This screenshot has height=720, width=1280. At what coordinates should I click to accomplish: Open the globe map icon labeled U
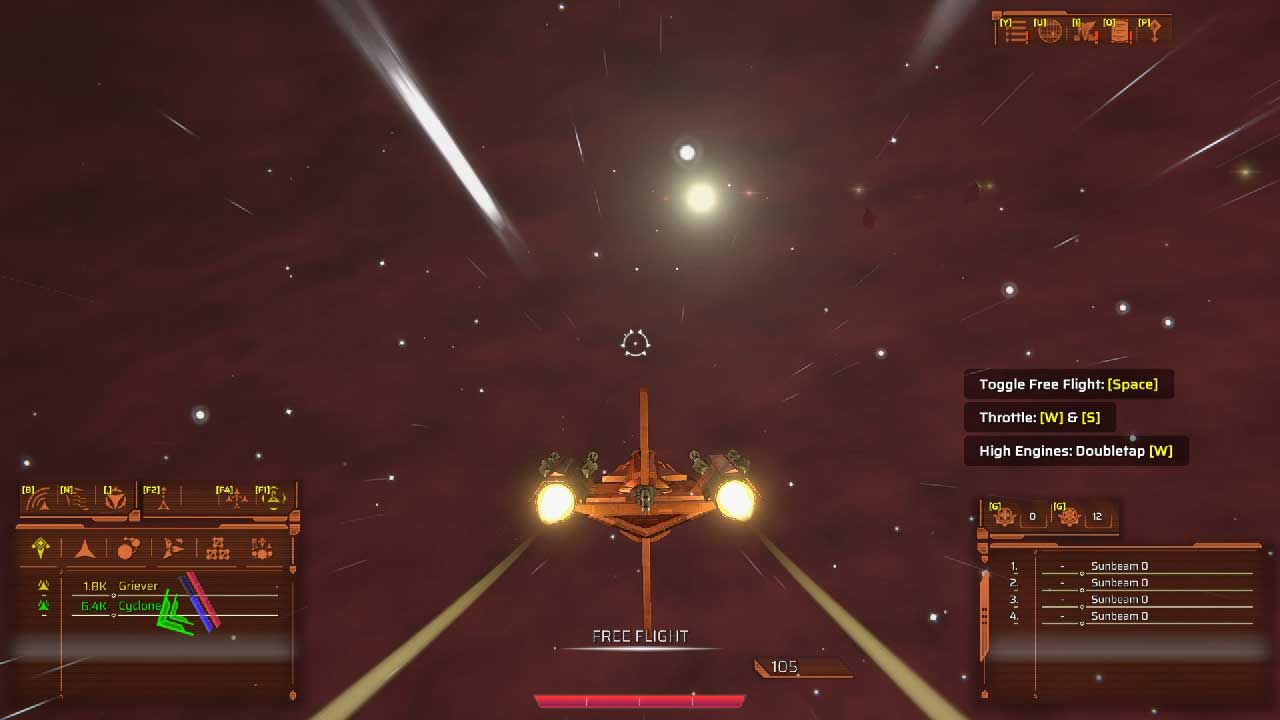point(1049,32)
